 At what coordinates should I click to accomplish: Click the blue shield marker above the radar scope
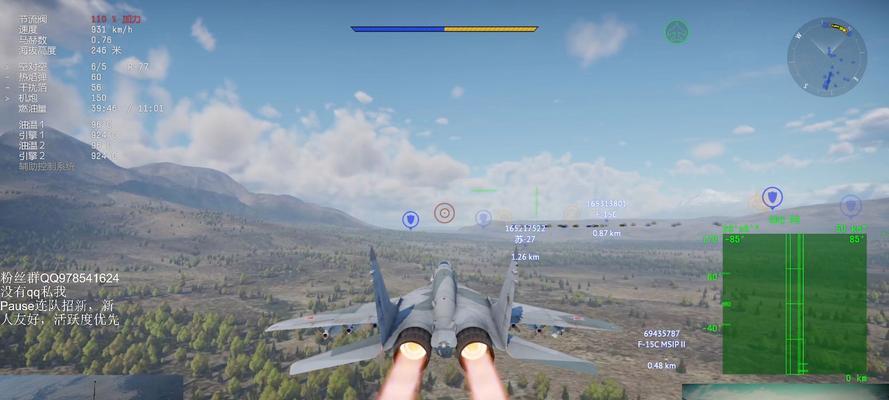(x=771, y=197)
